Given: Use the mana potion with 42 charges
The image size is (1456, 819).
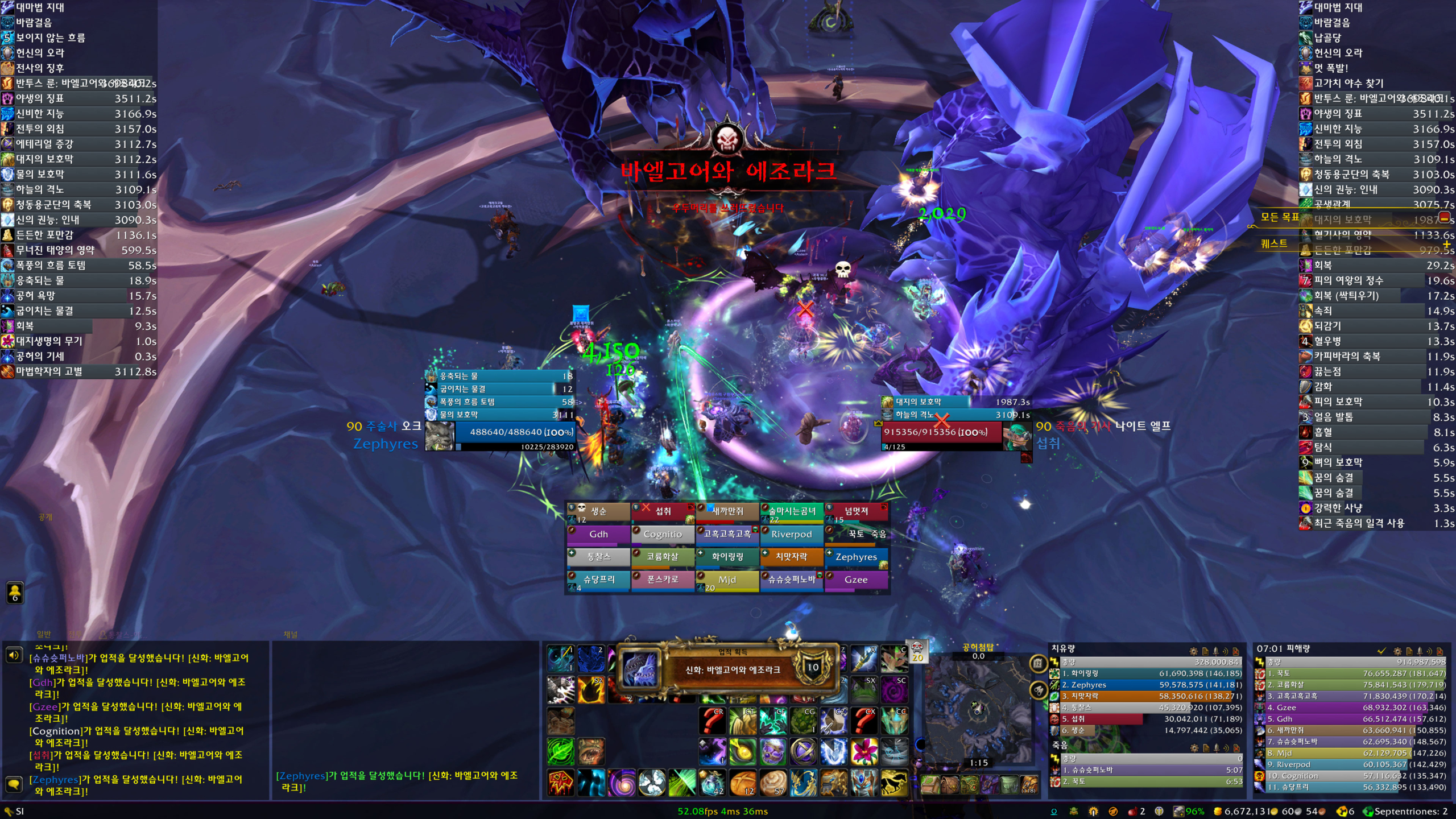Looking at the screenshot, I should point(712,783).
